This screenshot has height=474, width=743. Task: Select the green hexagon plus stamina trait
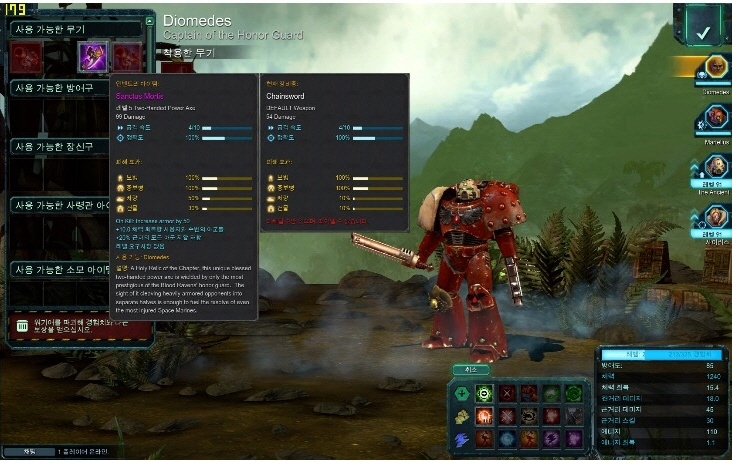(462, 393)
